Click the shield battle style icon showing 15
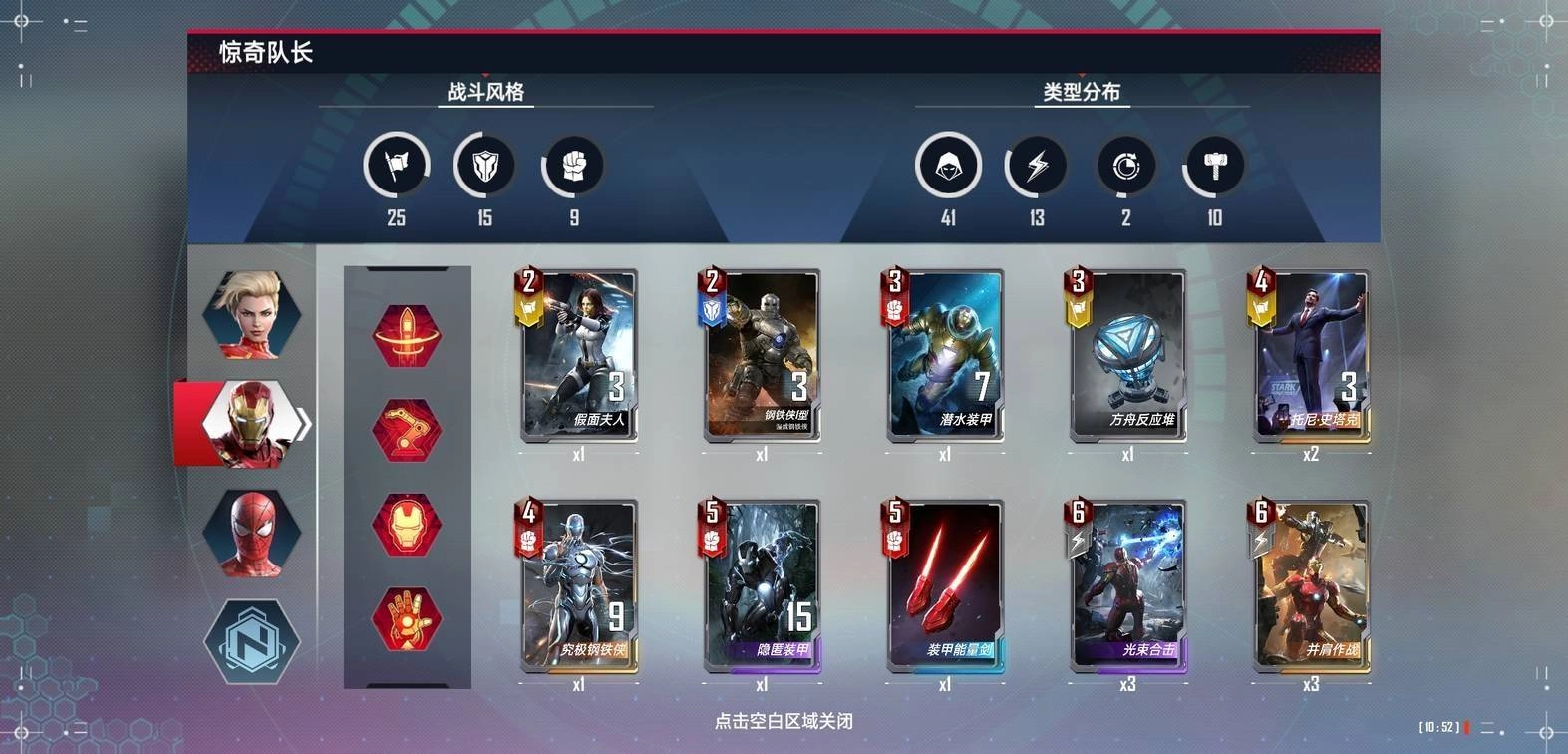Viewport: 1568px width, 754px height. [x=484, y=166]
